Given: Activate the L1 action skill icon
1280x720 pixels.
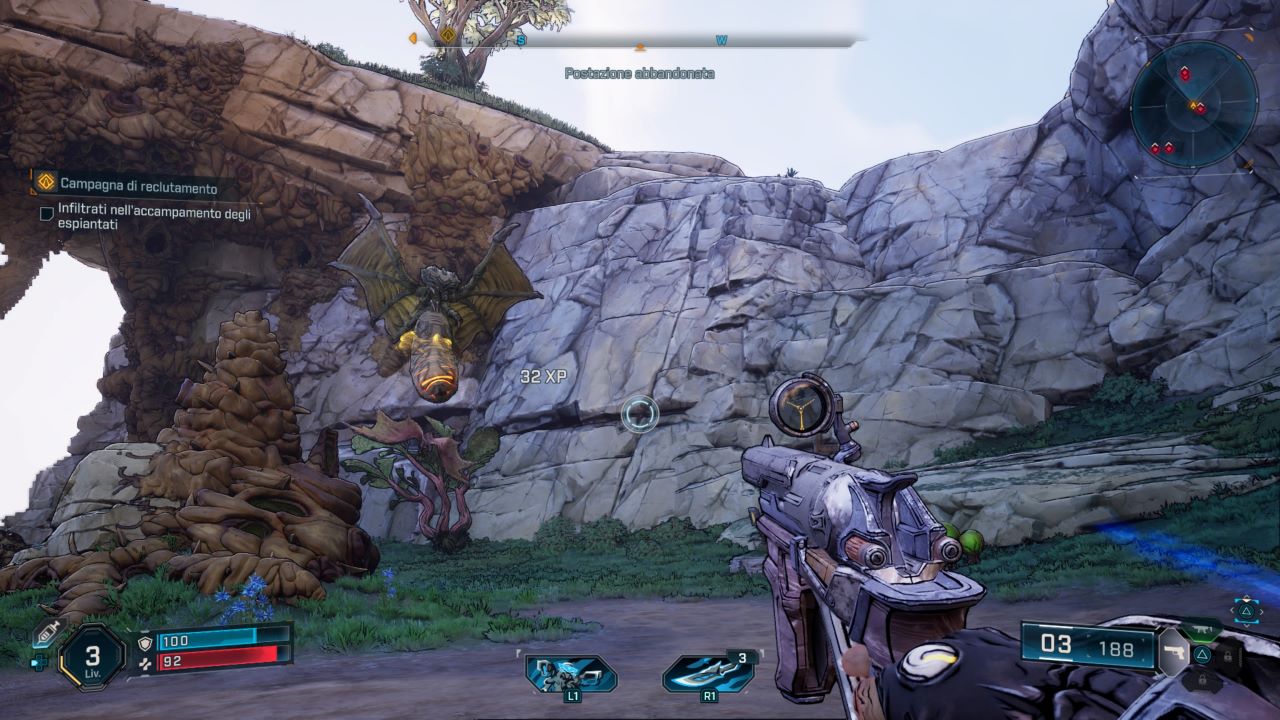Looking at the screenshot, I should (571, 673).
